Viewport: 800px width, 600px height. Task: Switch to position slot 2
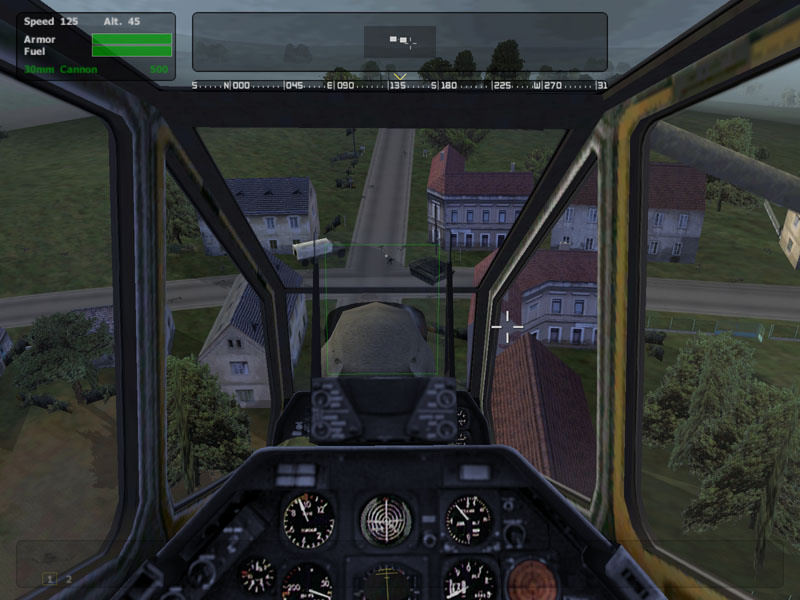[x=68, y=579]
